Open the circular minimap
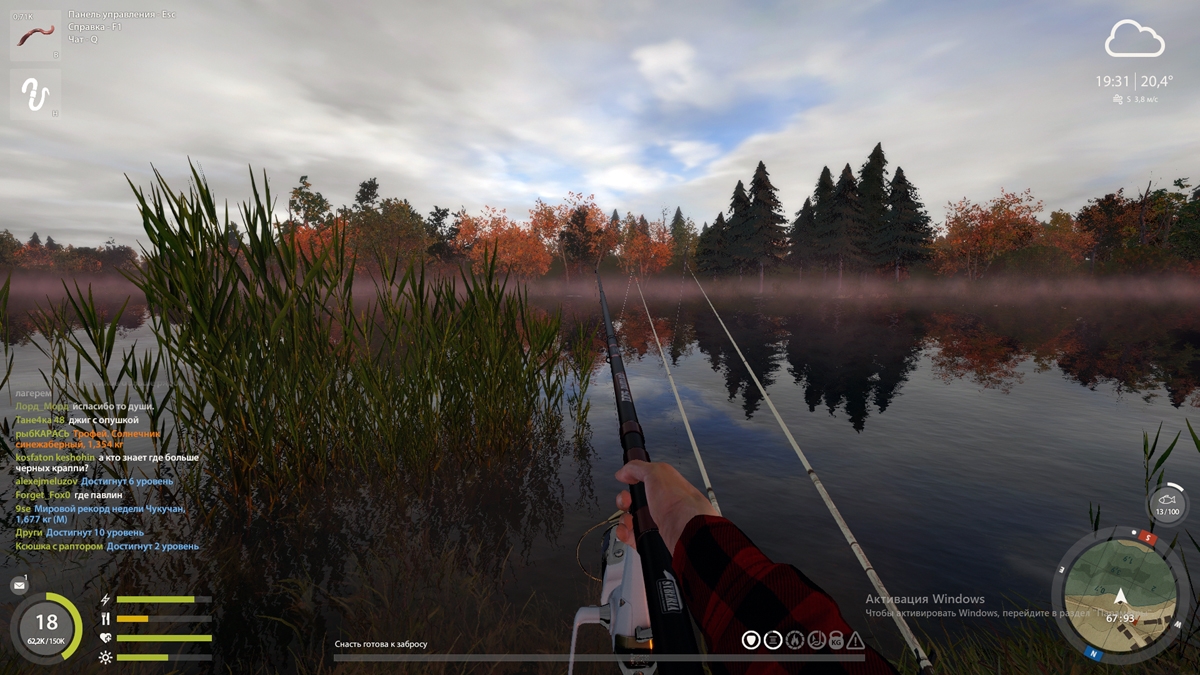Viewport: 1200px width, 675px height. click(x=1119, y=597)
